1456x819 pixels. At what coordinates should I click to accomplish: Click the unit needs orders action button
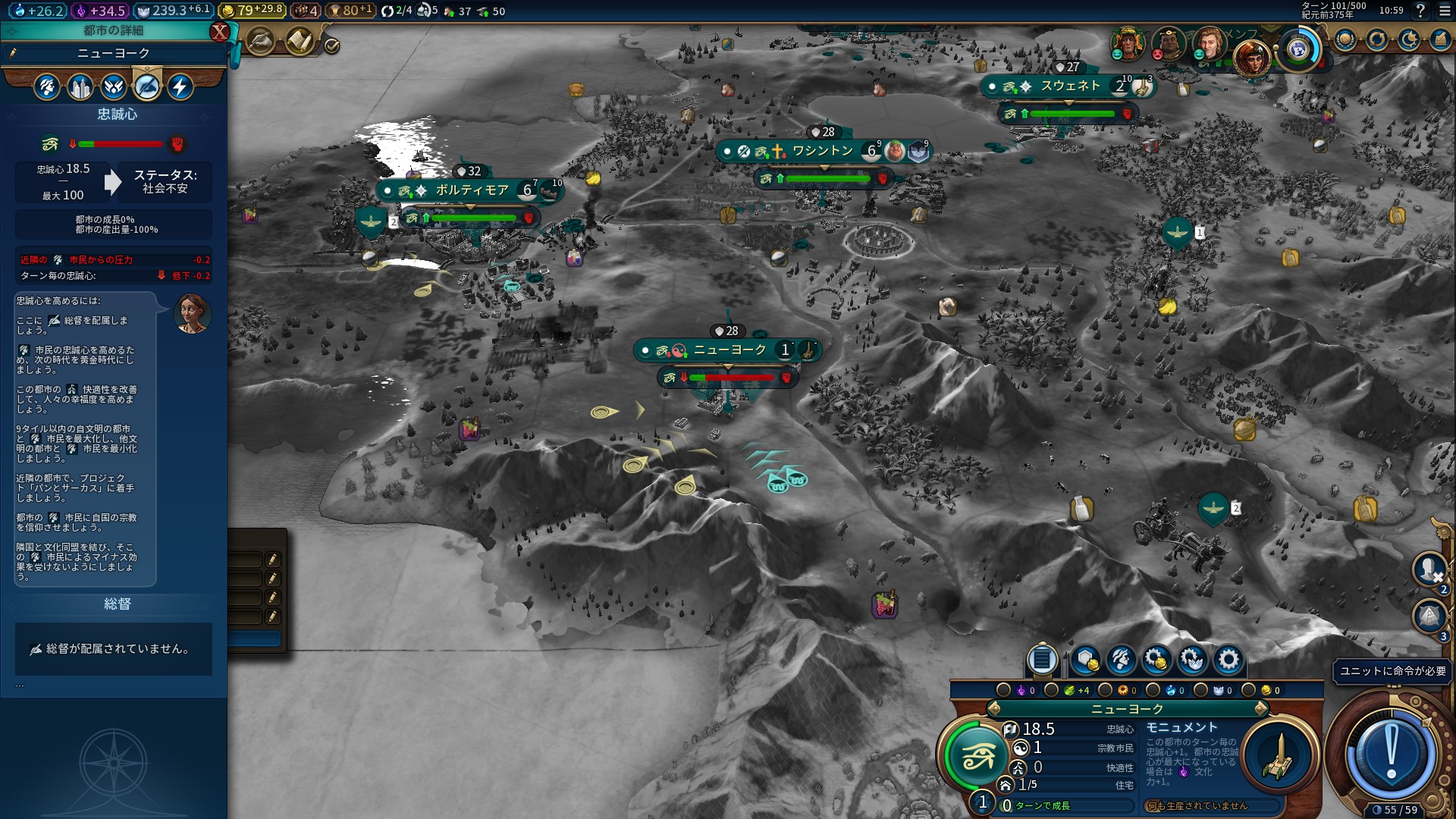pos(1391,754)
